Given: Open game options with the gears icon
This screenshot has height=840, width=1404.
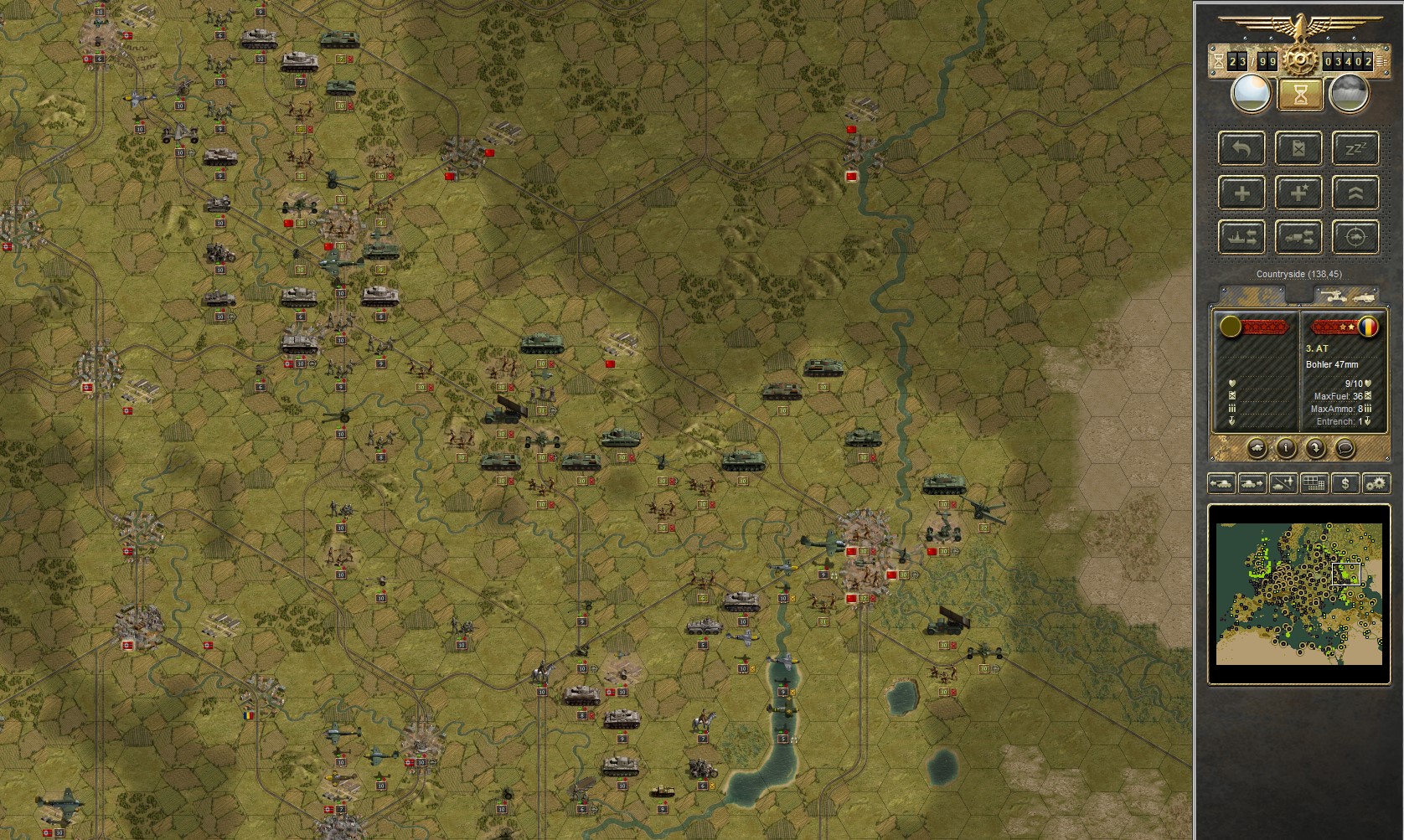Looking at the screenshot, I should [x=1375, y=482].
